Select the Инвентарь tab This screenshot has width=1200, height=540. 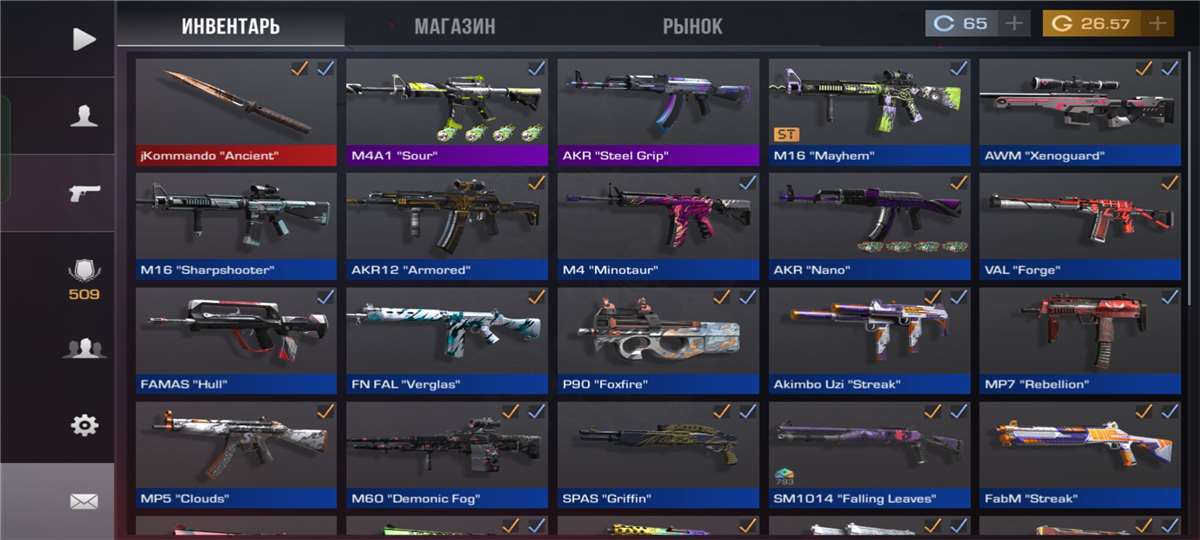tap(230, 26)
